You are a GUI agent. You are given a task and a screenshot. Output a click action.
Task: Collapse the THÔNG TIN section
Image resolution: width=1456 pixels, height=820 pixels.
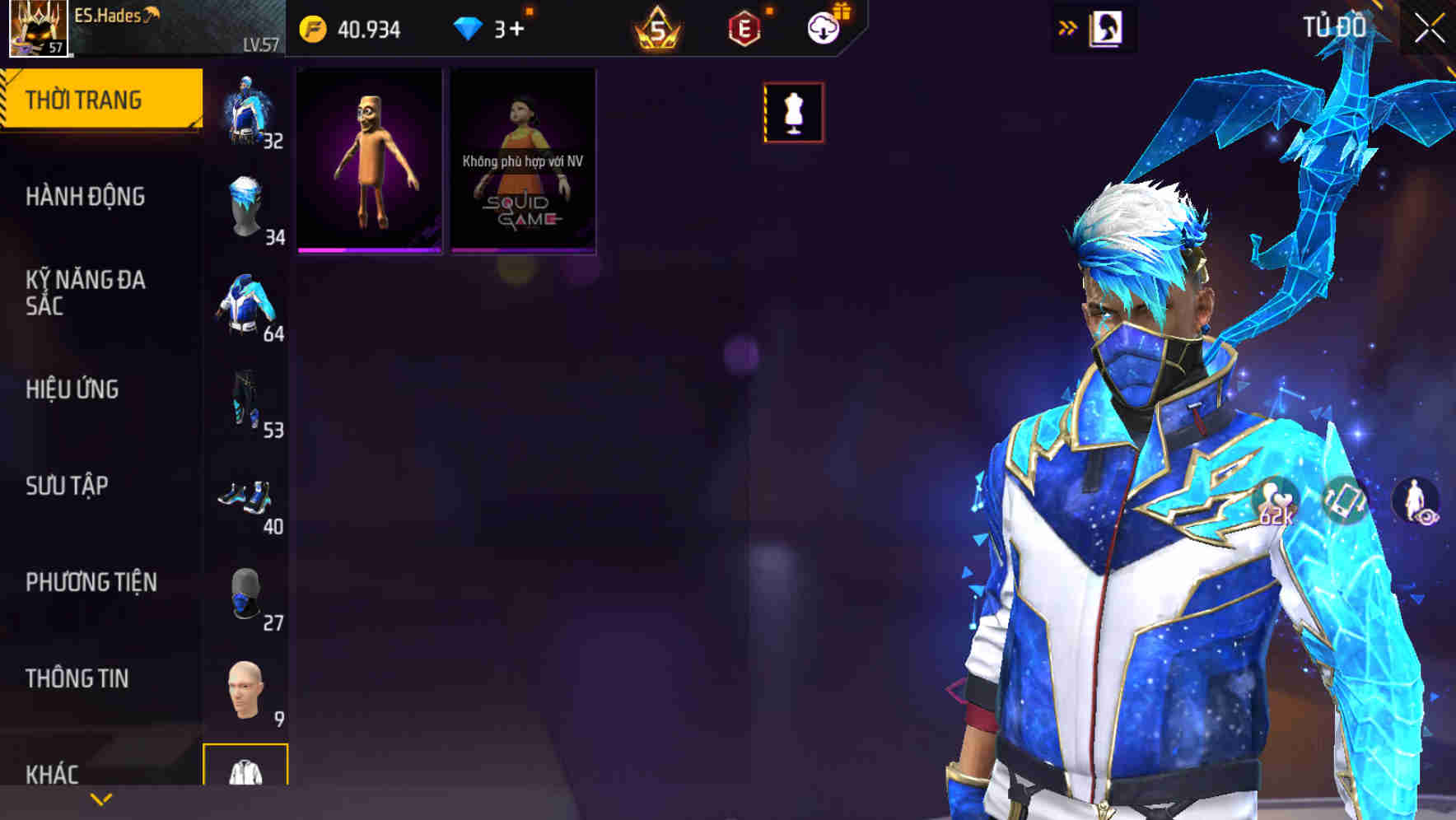[75, 678]
